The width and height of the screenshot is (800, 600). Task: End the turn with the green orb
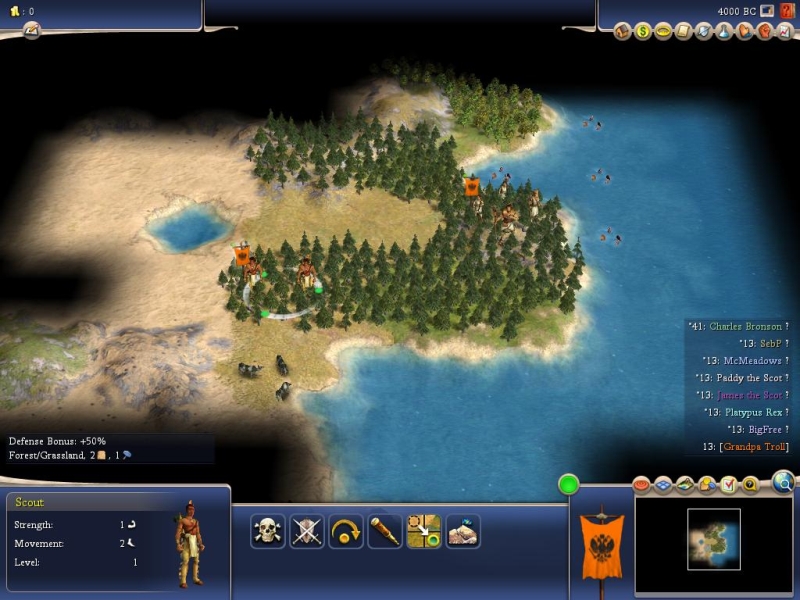click(x=570, y=485)
